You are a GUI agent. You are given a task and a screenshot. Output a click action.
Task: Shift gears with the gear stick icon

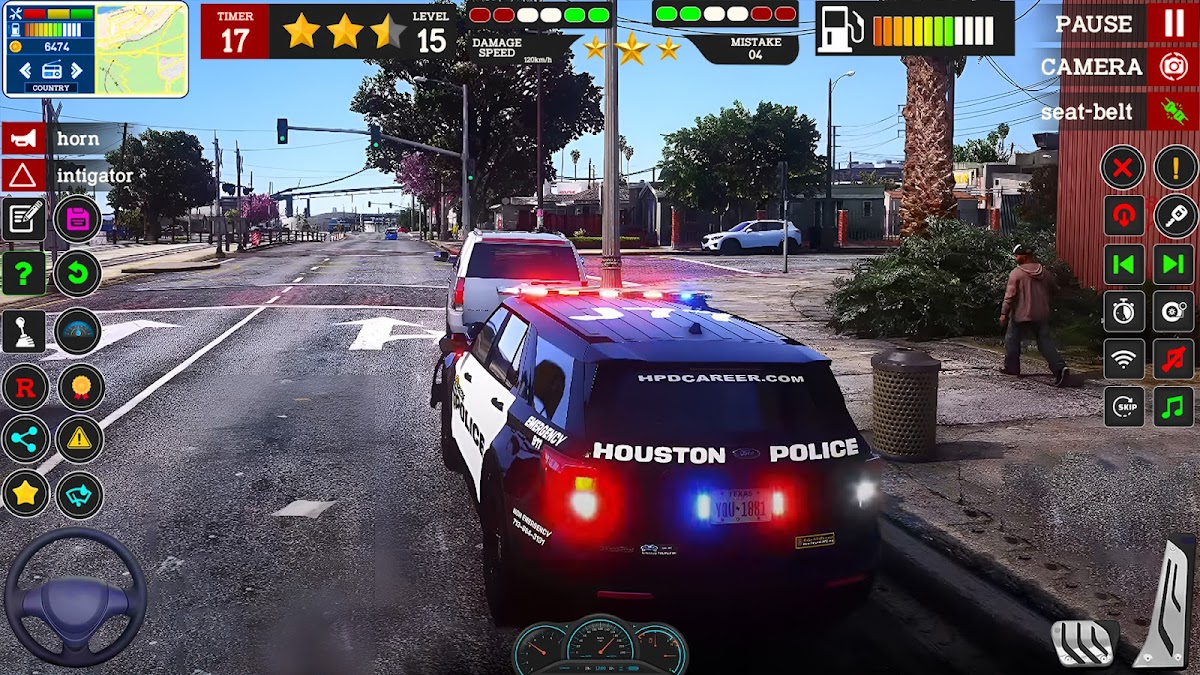click(x=24, y=331)
